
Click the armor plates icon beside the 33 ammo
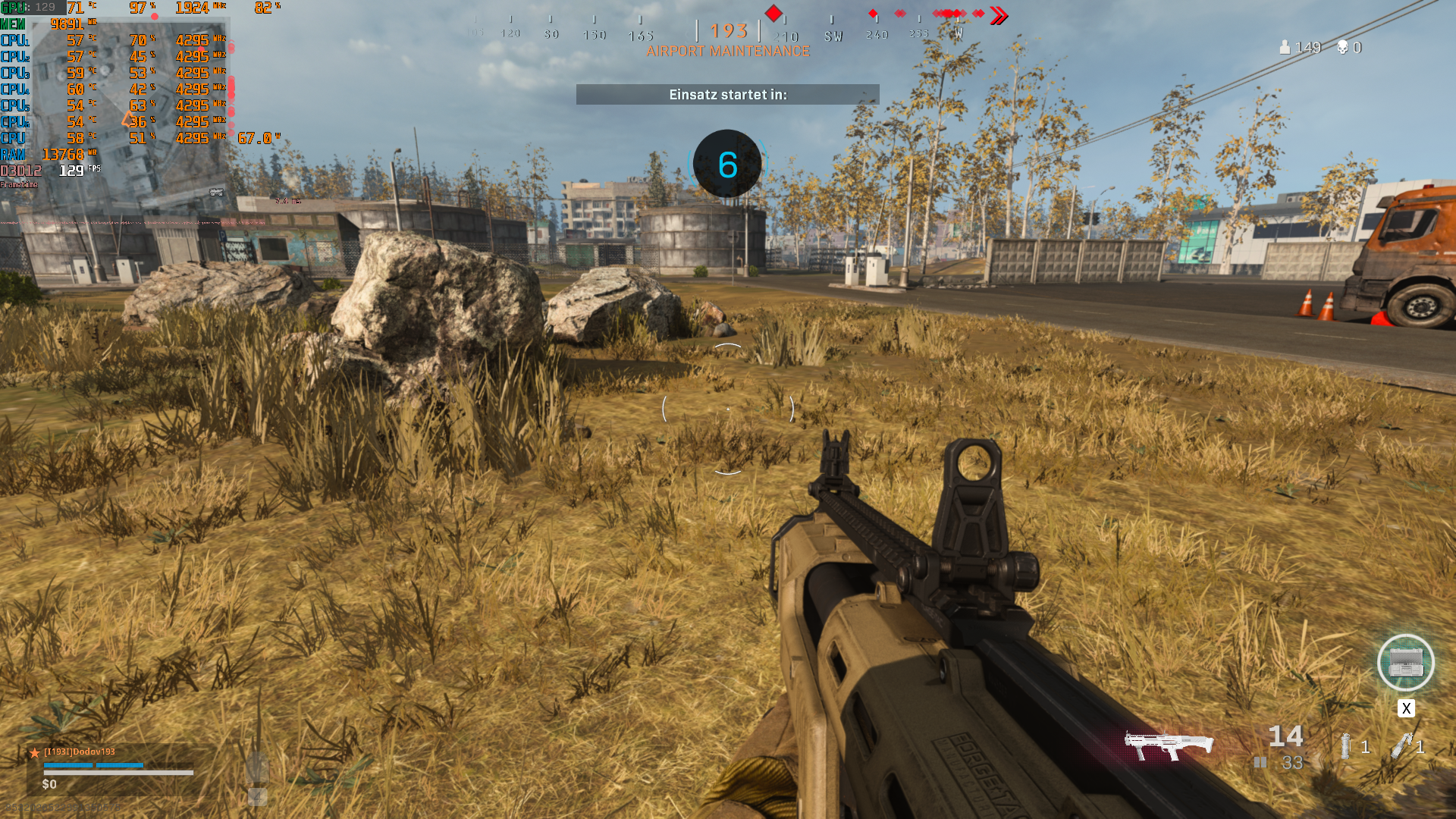(1260, 761)
